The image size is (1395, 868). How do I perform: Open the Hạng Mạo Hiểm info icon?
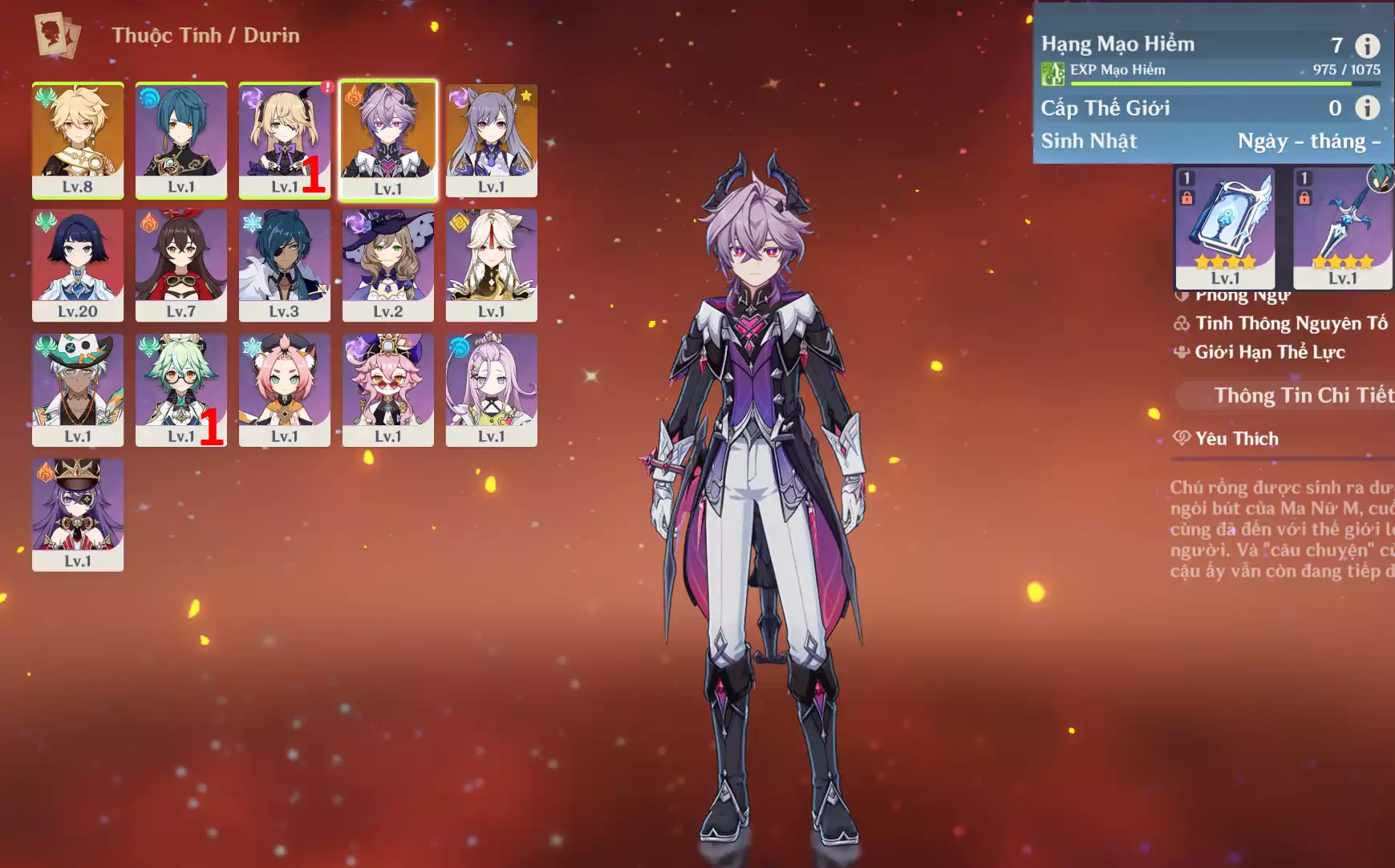[x=1367, y=46]
